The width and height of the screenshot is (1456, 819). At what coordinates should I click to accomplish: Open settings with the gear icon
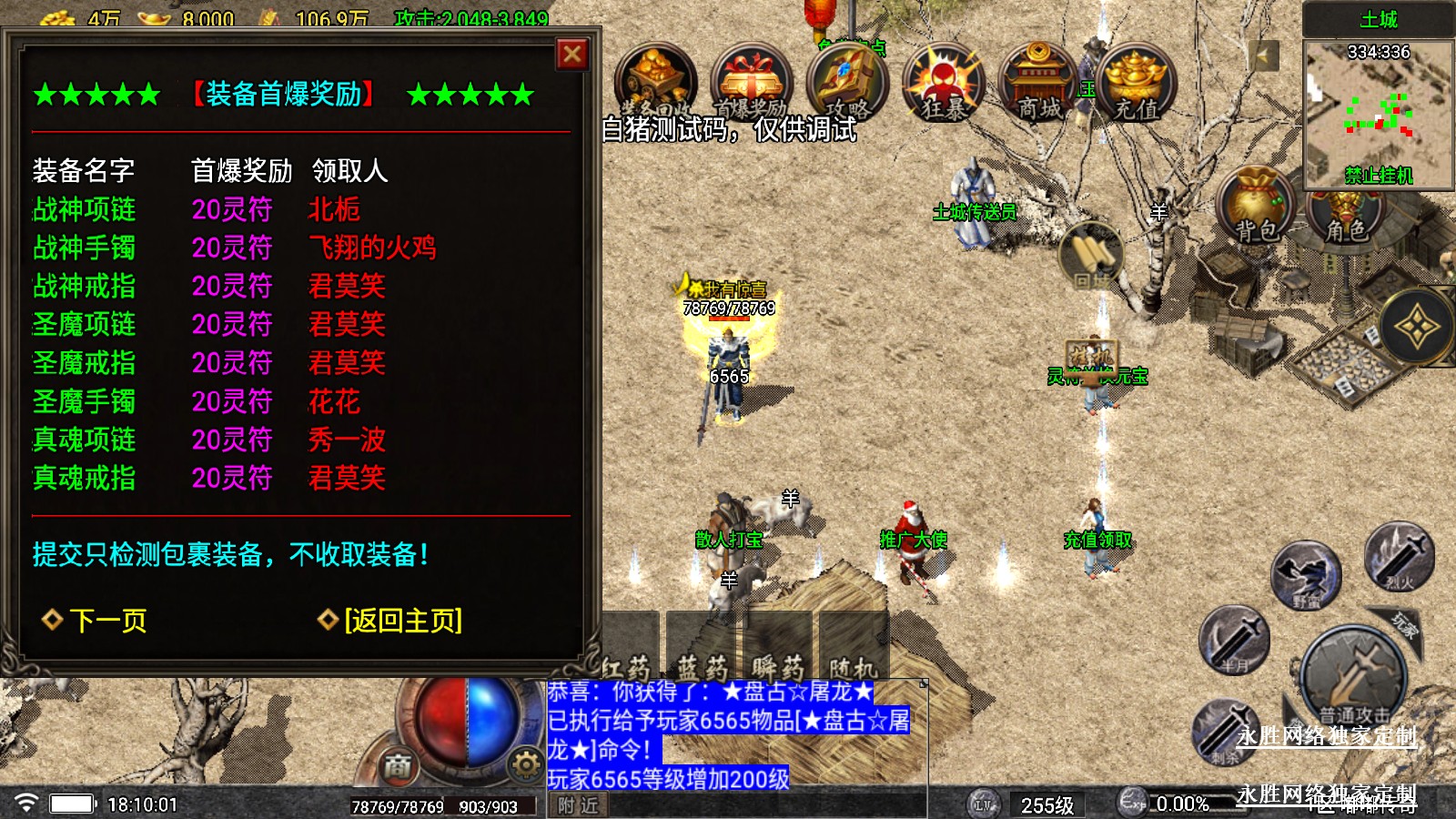click(x=525, y=764)
